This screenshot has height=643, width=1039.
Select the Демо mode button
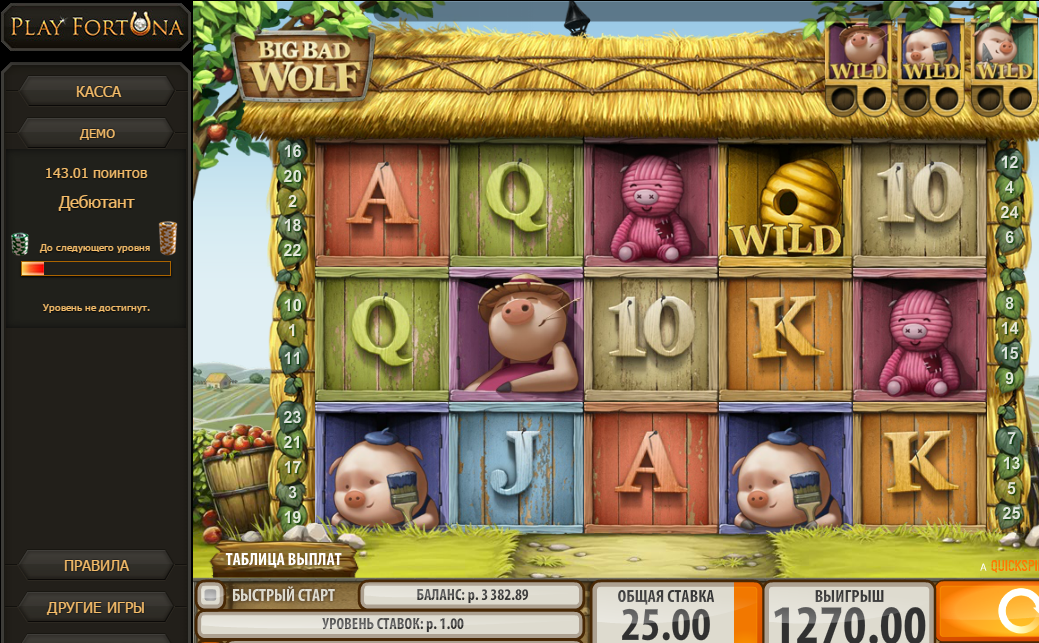click(x=97, y=133)
